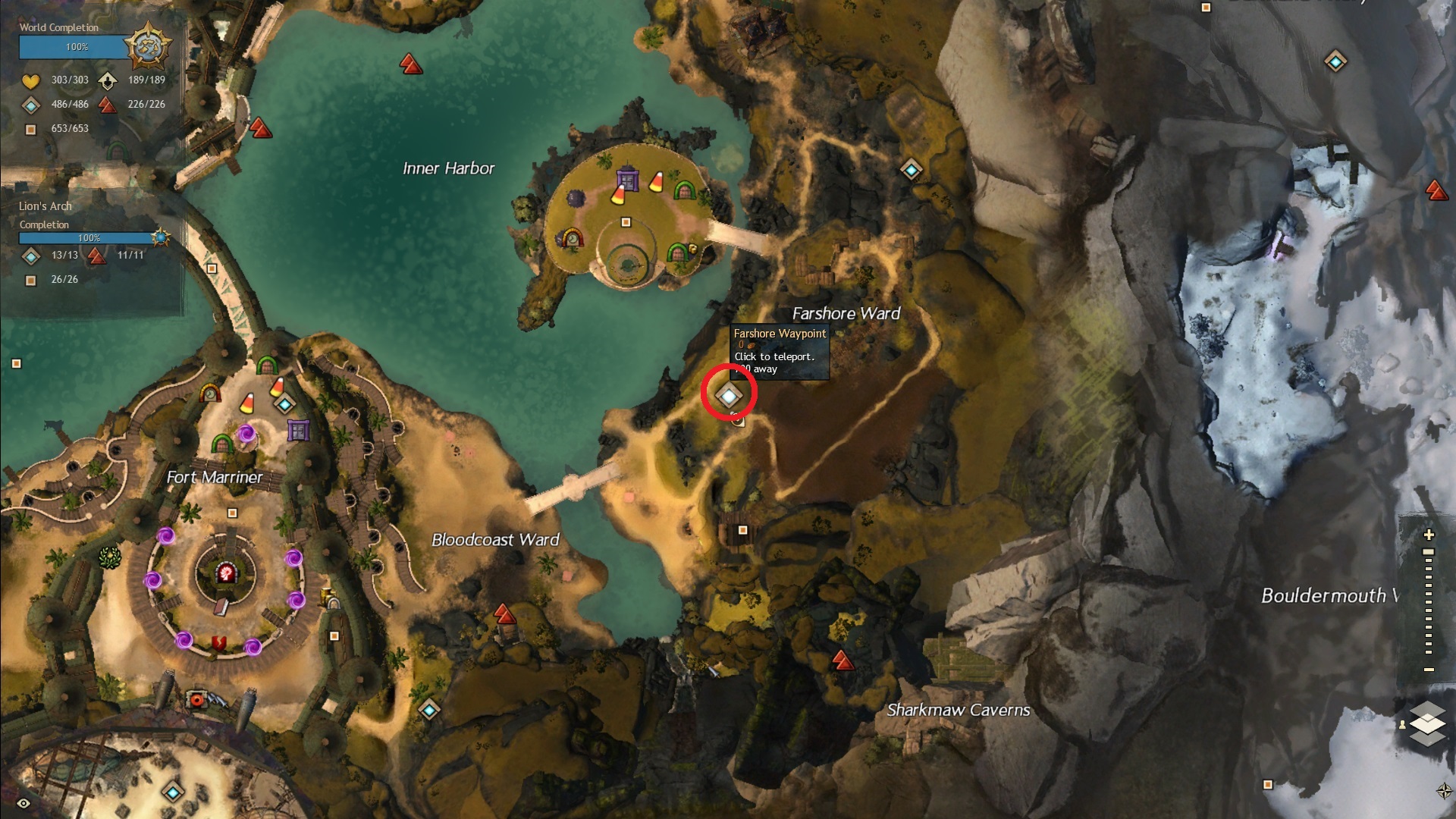Select the vista beside Sharkmaw Caverns
This screenshot has width=1456, height=819.
(843, 660)
